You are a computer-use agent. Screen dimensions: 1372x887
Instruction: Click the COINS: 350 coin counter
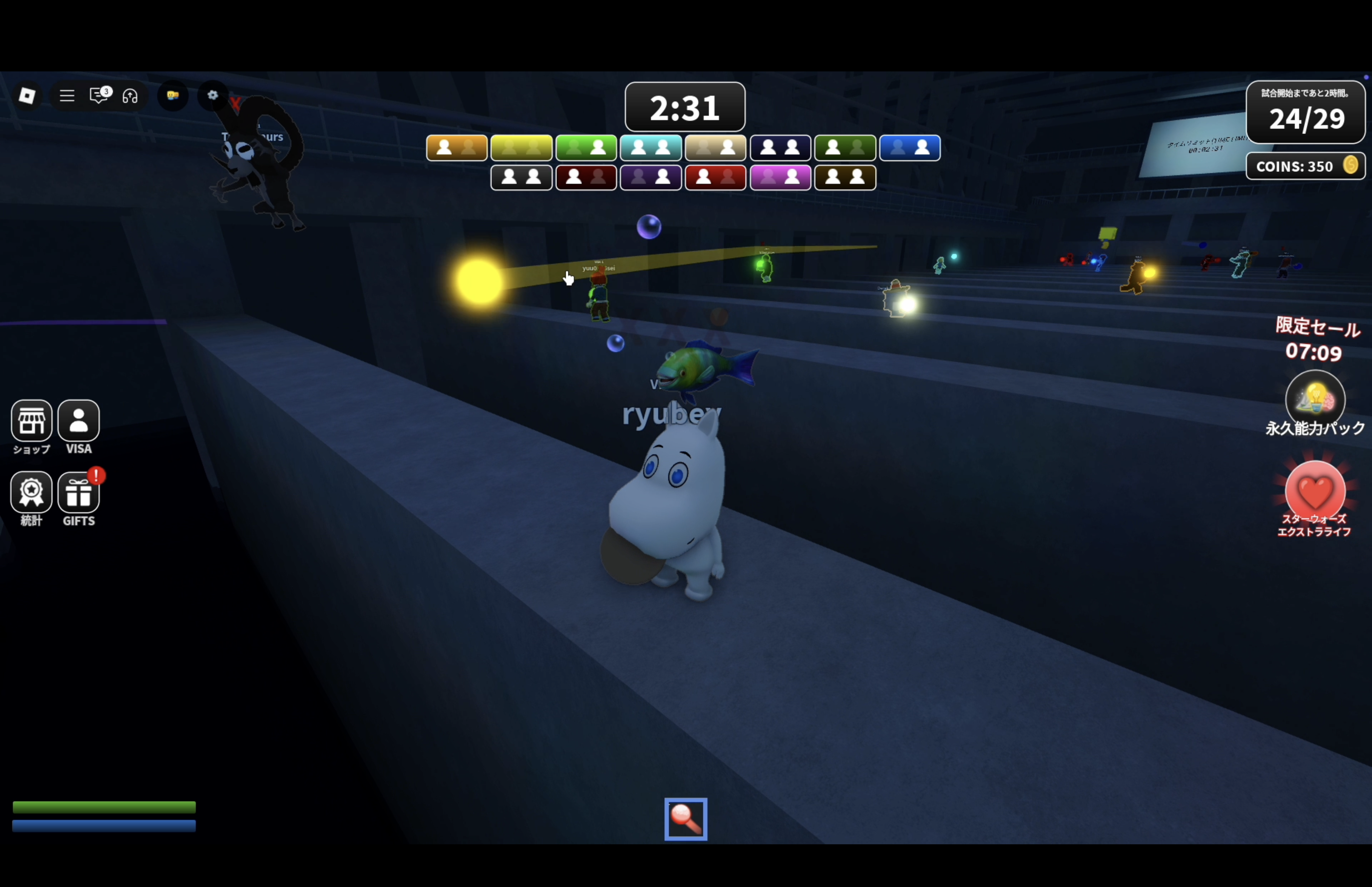(x=1305, y=166)
